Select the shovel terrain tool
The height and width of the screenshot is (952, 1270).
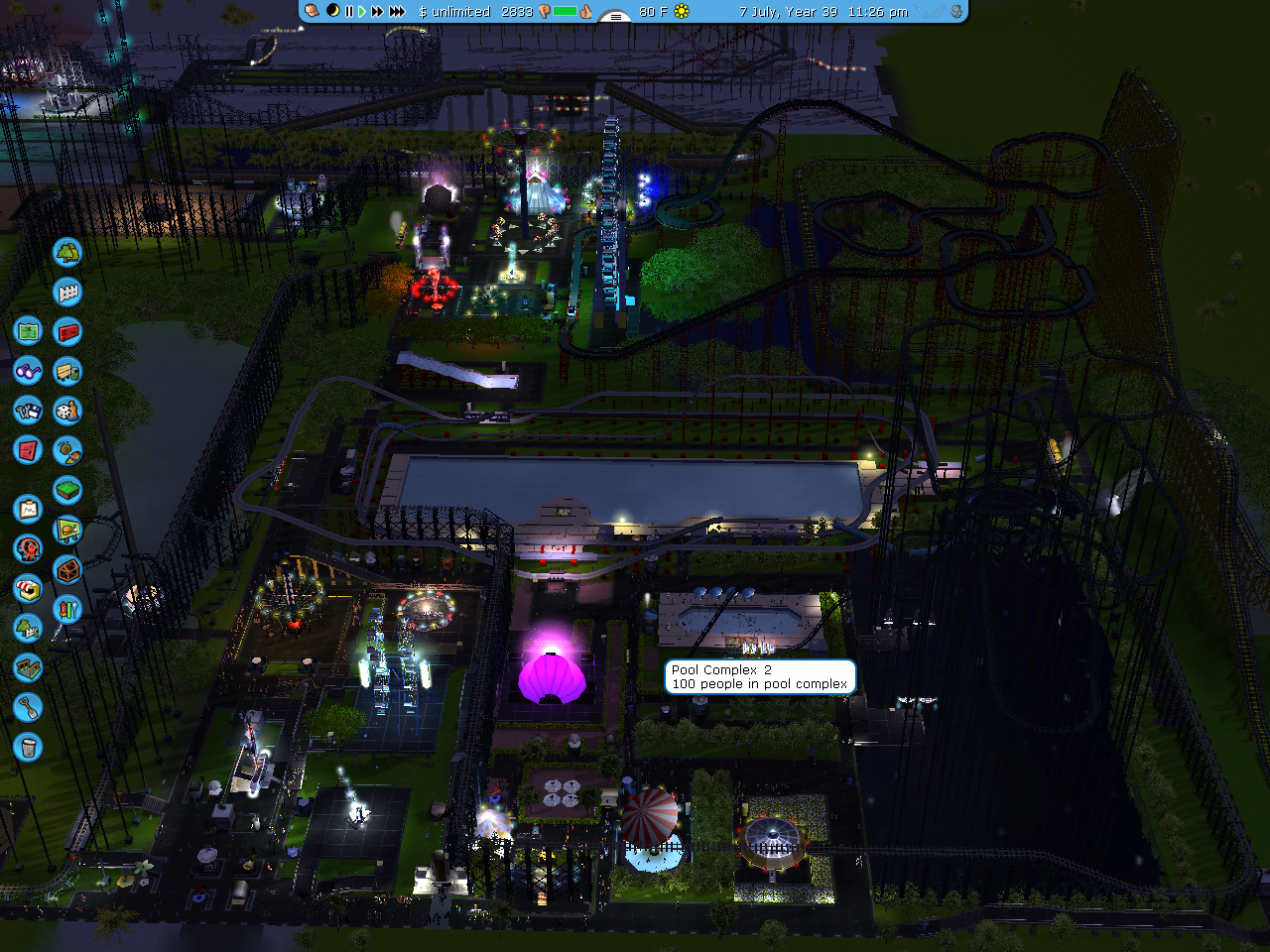point(28,707)
